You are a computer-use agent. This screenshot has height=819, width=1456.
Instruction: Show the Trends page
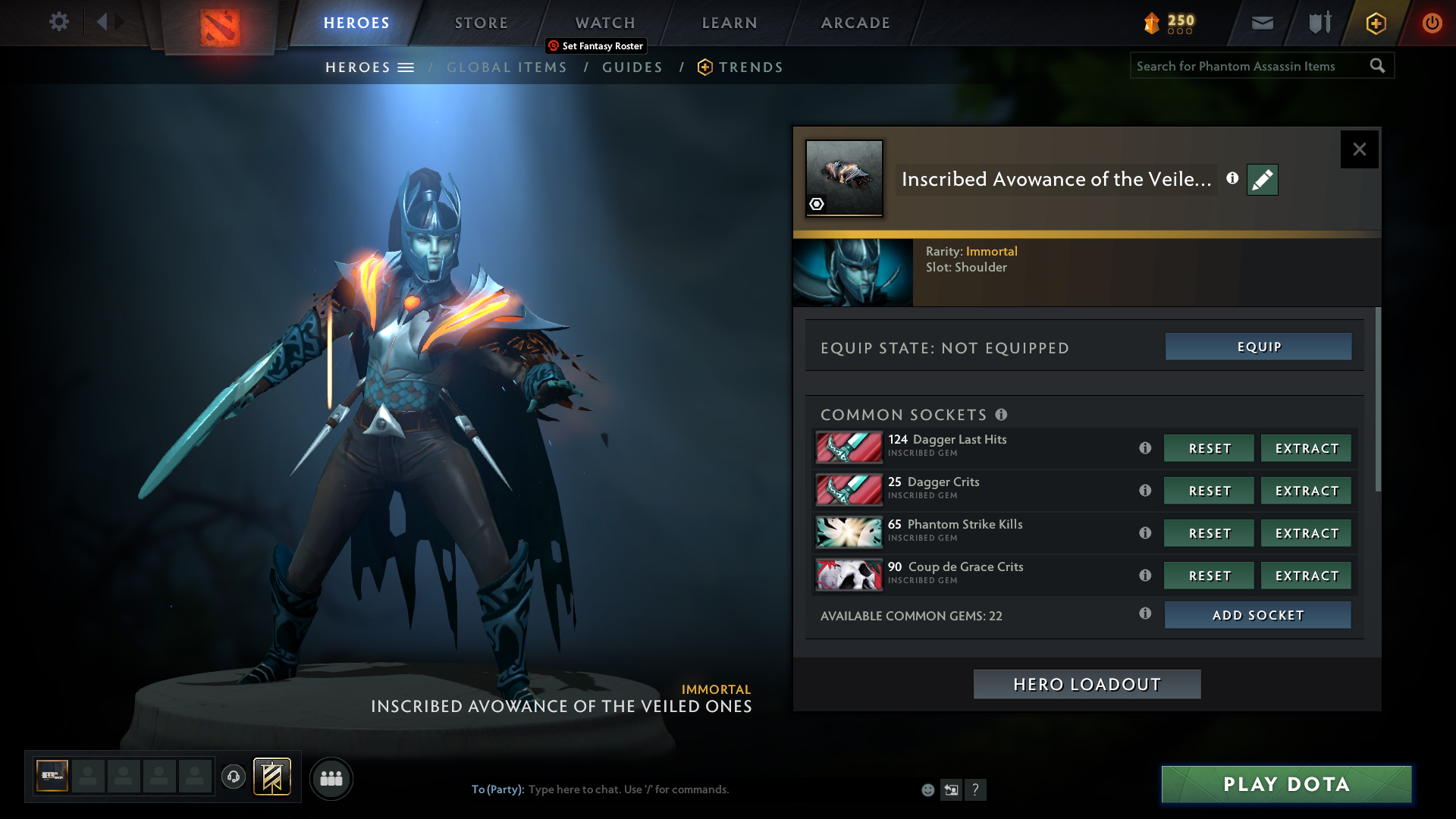750,67
